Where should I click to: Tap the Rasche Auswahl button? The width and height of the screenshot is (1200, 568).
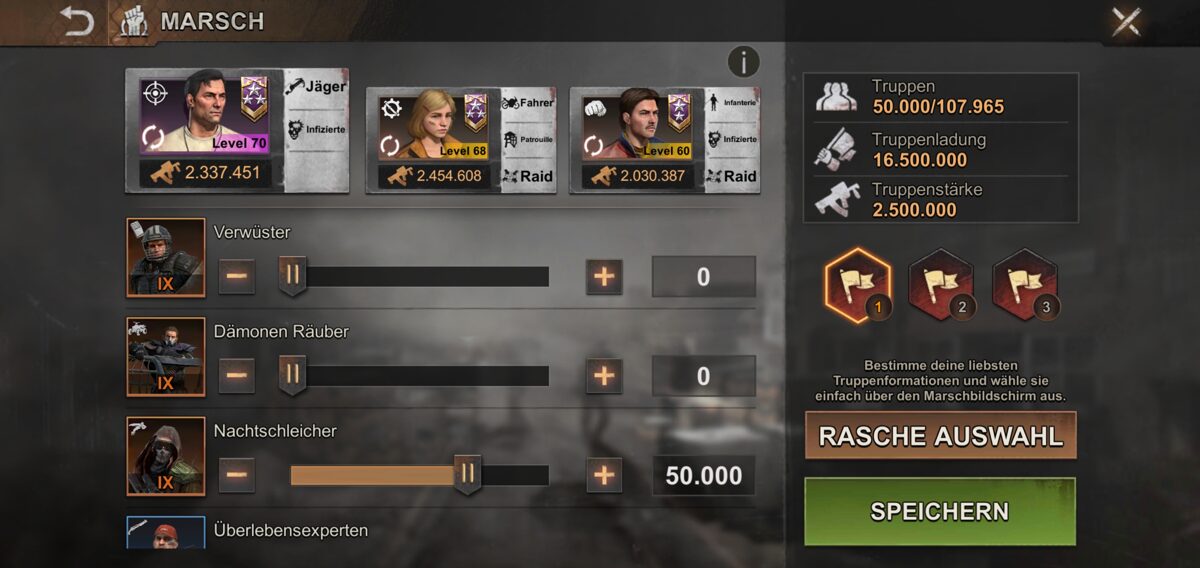click(940, 436)
